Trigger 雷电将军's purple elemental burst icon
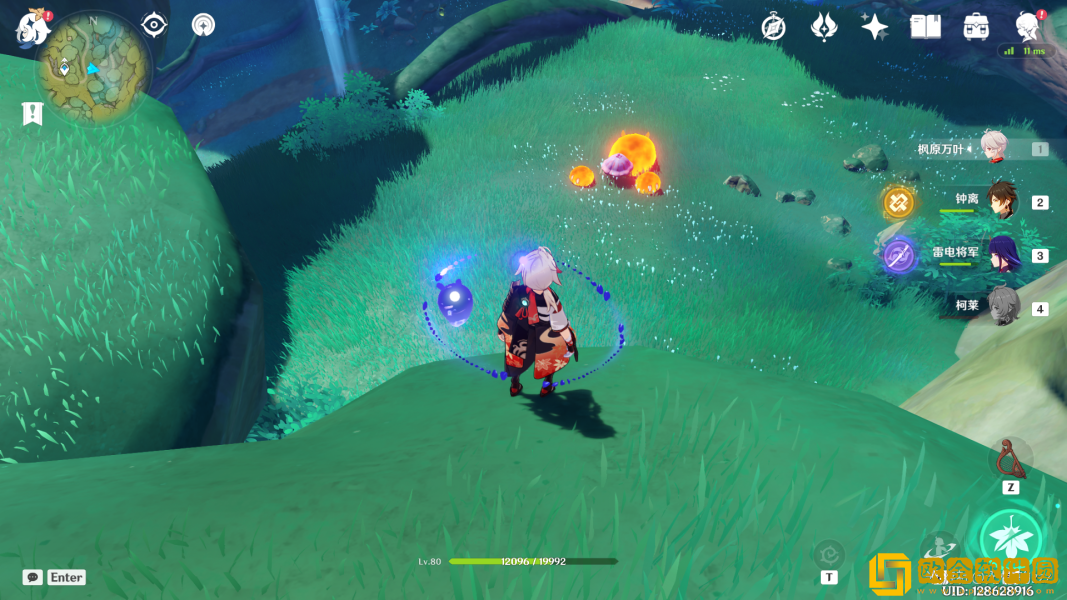1067x600 pixels. tap(899, 256)
